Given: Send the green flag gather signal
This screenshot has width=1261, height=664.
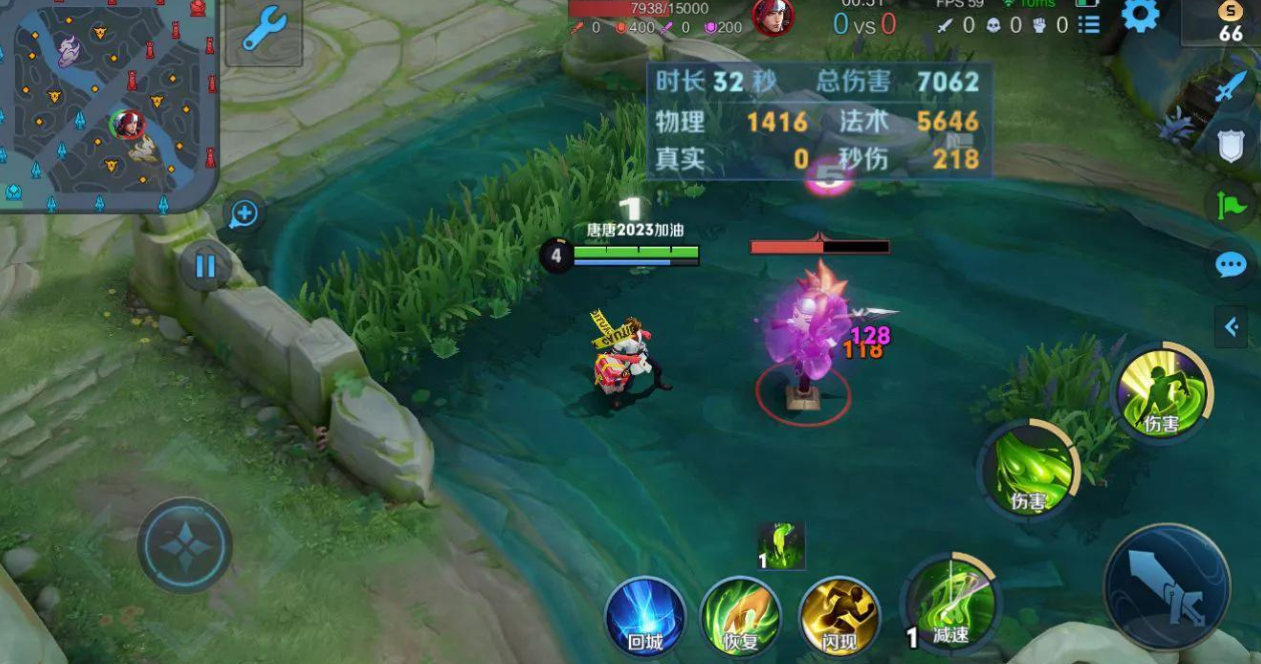Looking at the screenshot, I should pyautogui.click(x=1231, y=205).
